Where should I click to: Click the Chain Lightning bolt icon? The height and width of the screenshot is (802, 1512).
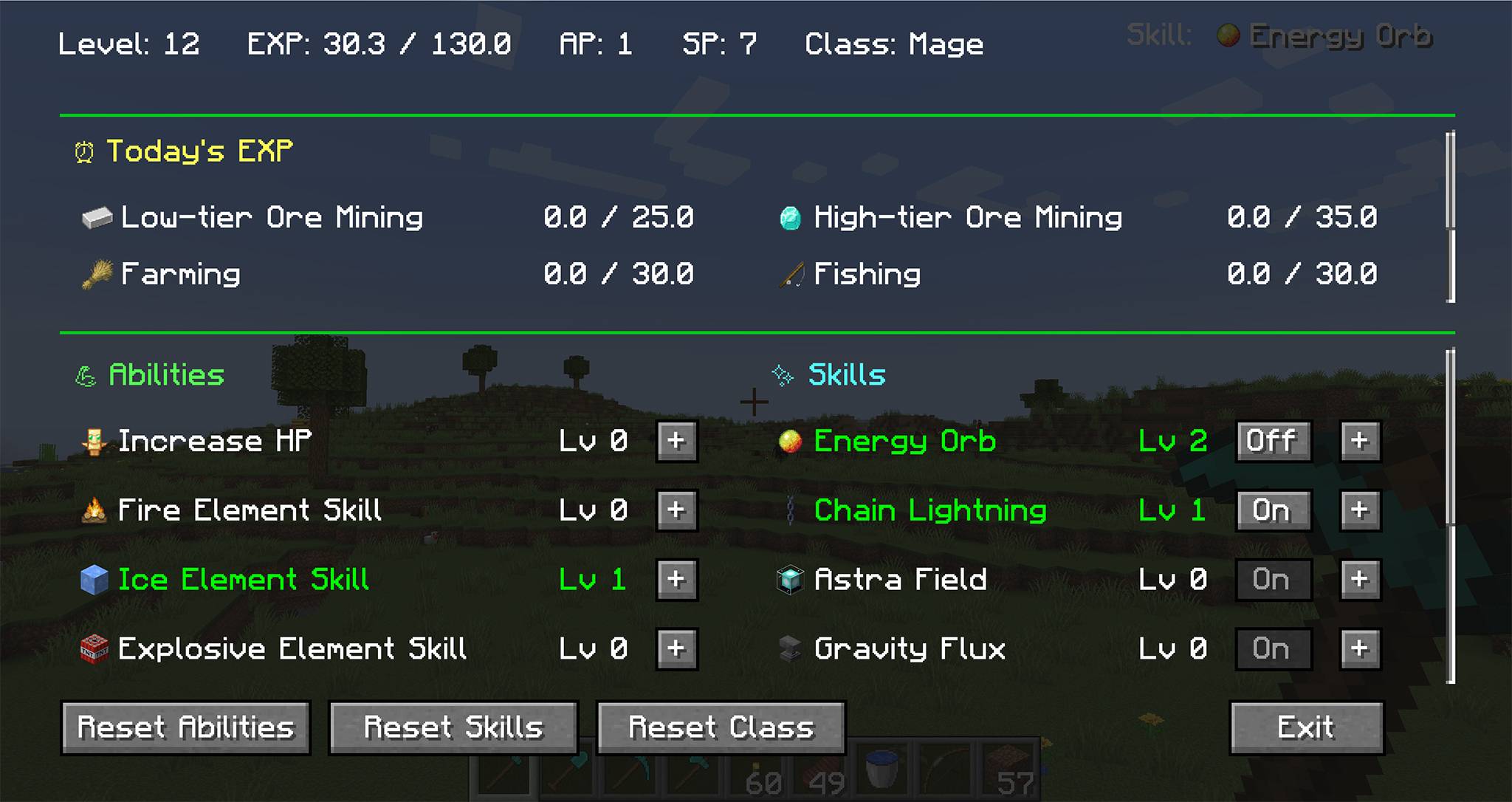pyautogui.click(x=788, y=510)
